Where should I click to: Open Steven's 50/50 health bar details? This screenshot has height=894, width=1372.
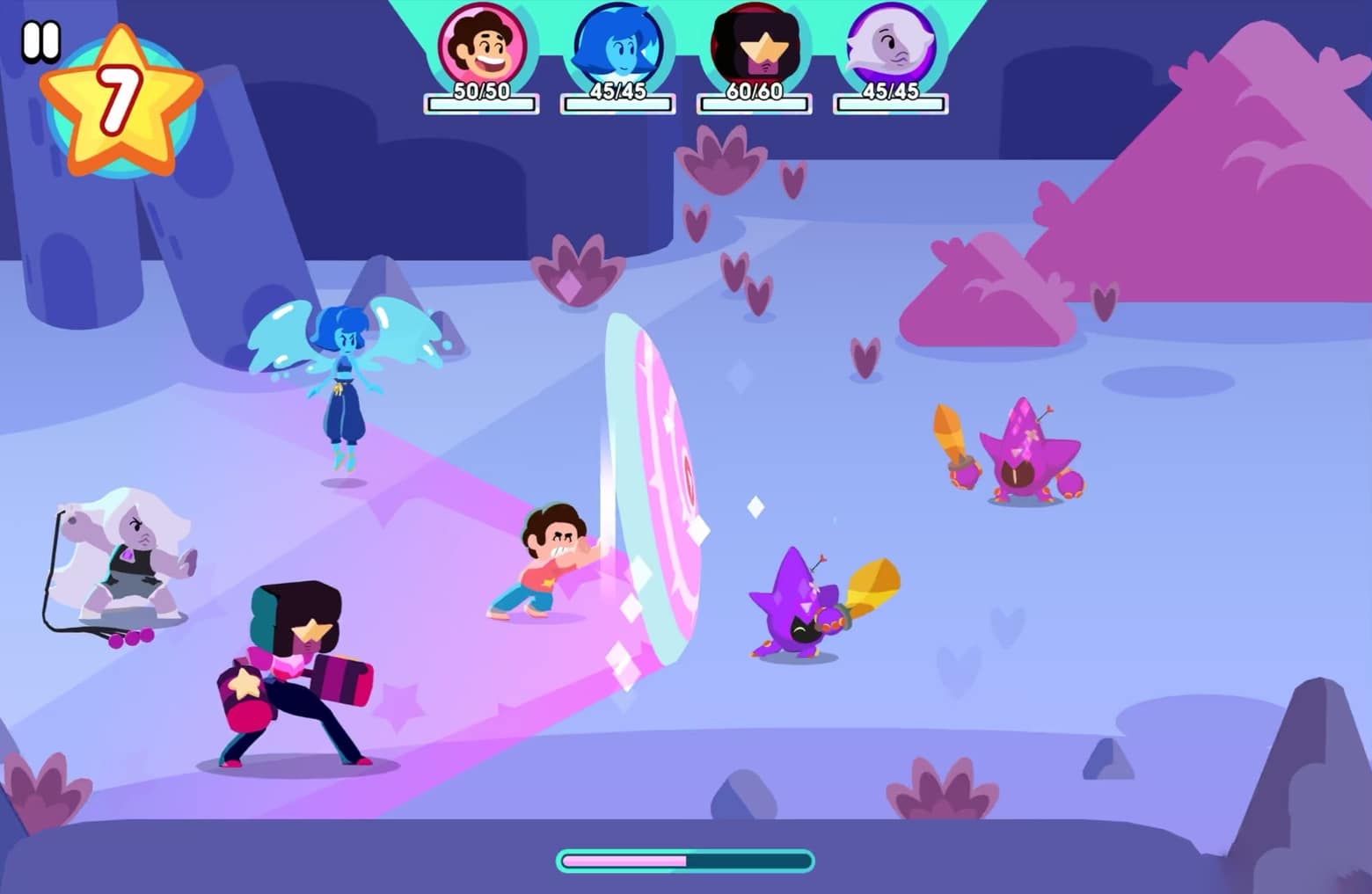[482, 104]
